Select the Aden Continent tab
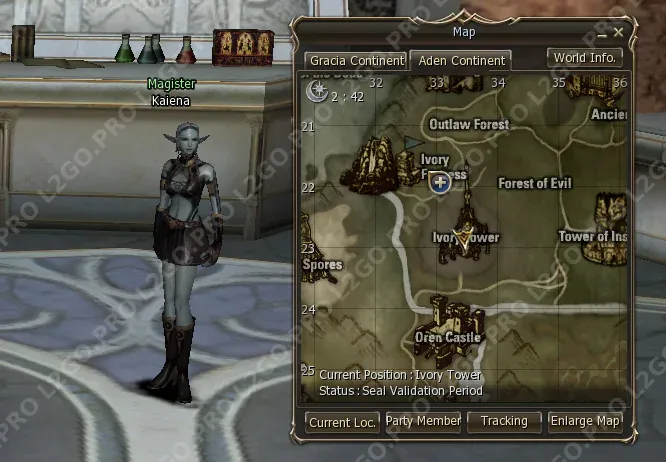666x462 pixels. 462,61
